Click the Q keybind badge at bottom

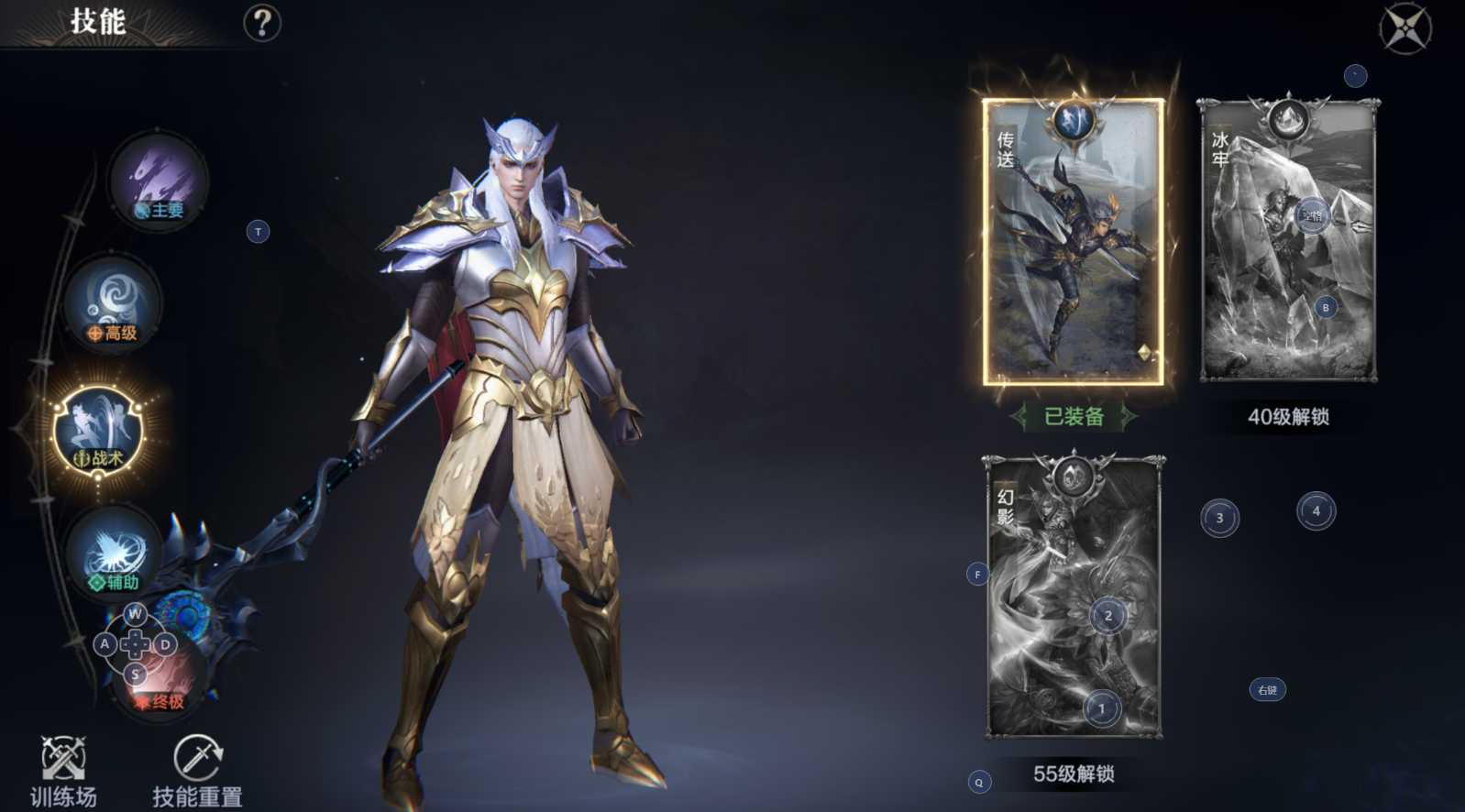point(978,782)
